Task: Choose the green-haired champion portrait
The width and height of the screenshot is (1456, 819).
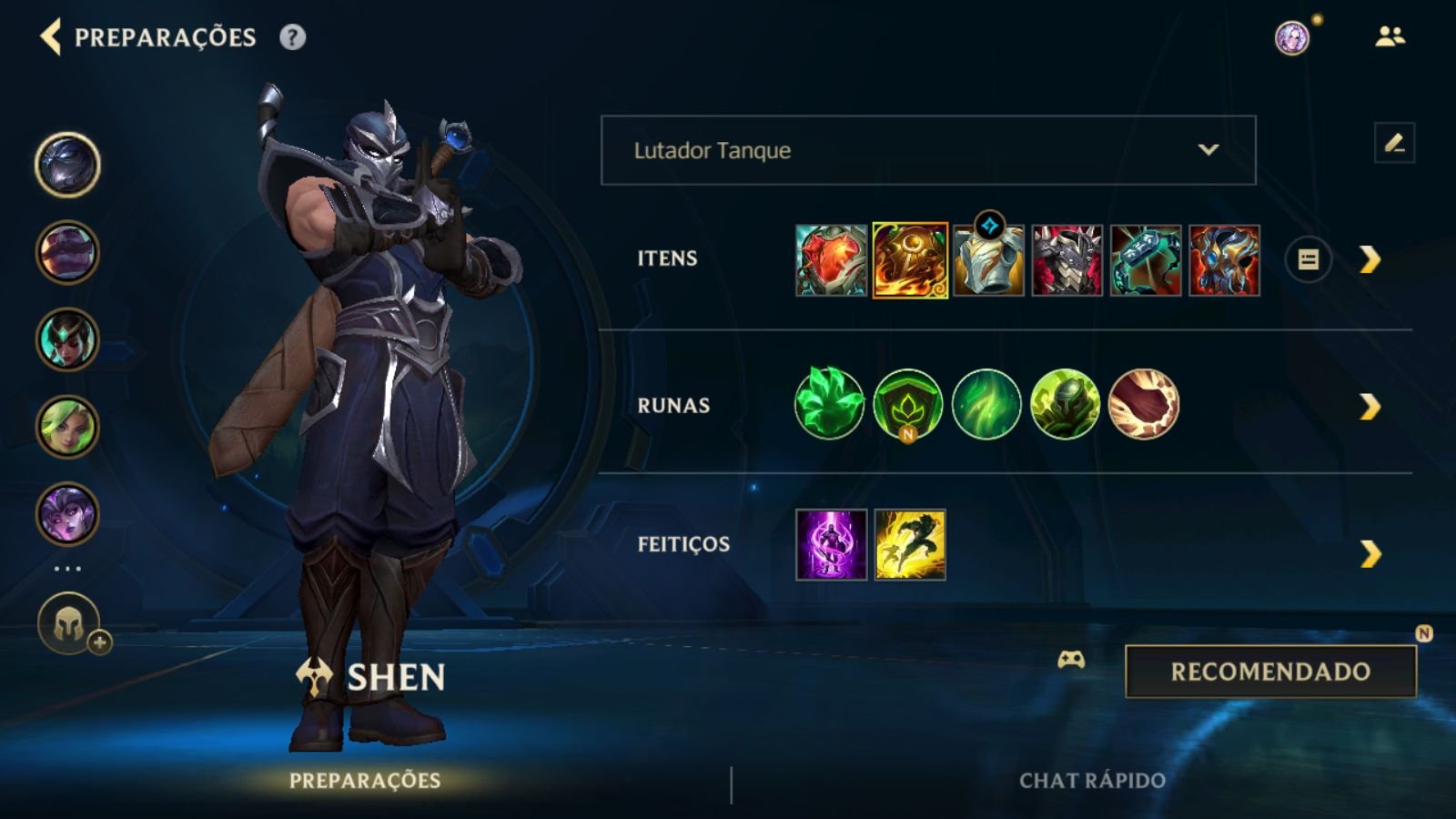Action: (67, 427)
